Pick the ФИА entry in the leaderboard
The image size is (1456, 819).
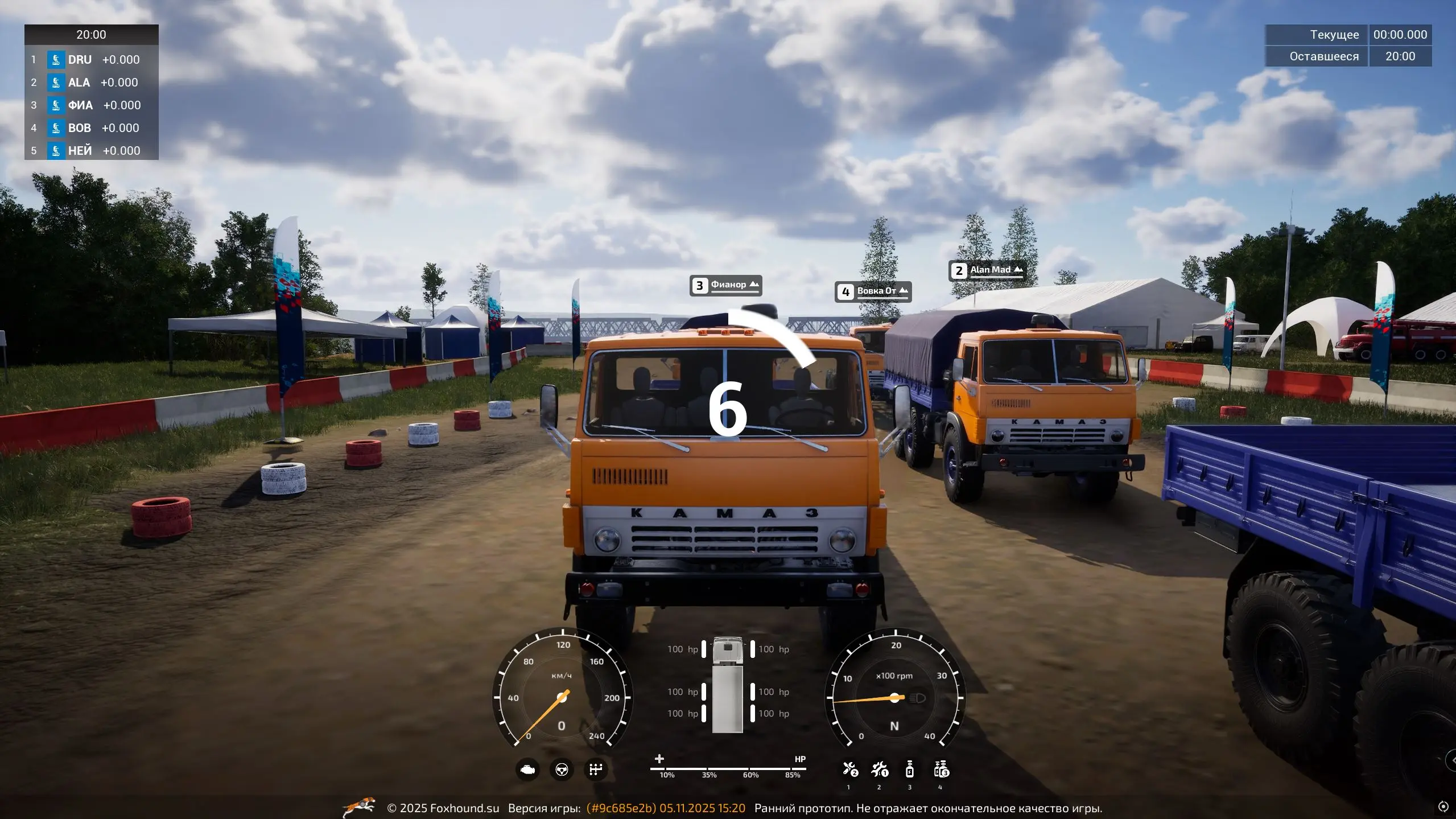pos(91,105)
